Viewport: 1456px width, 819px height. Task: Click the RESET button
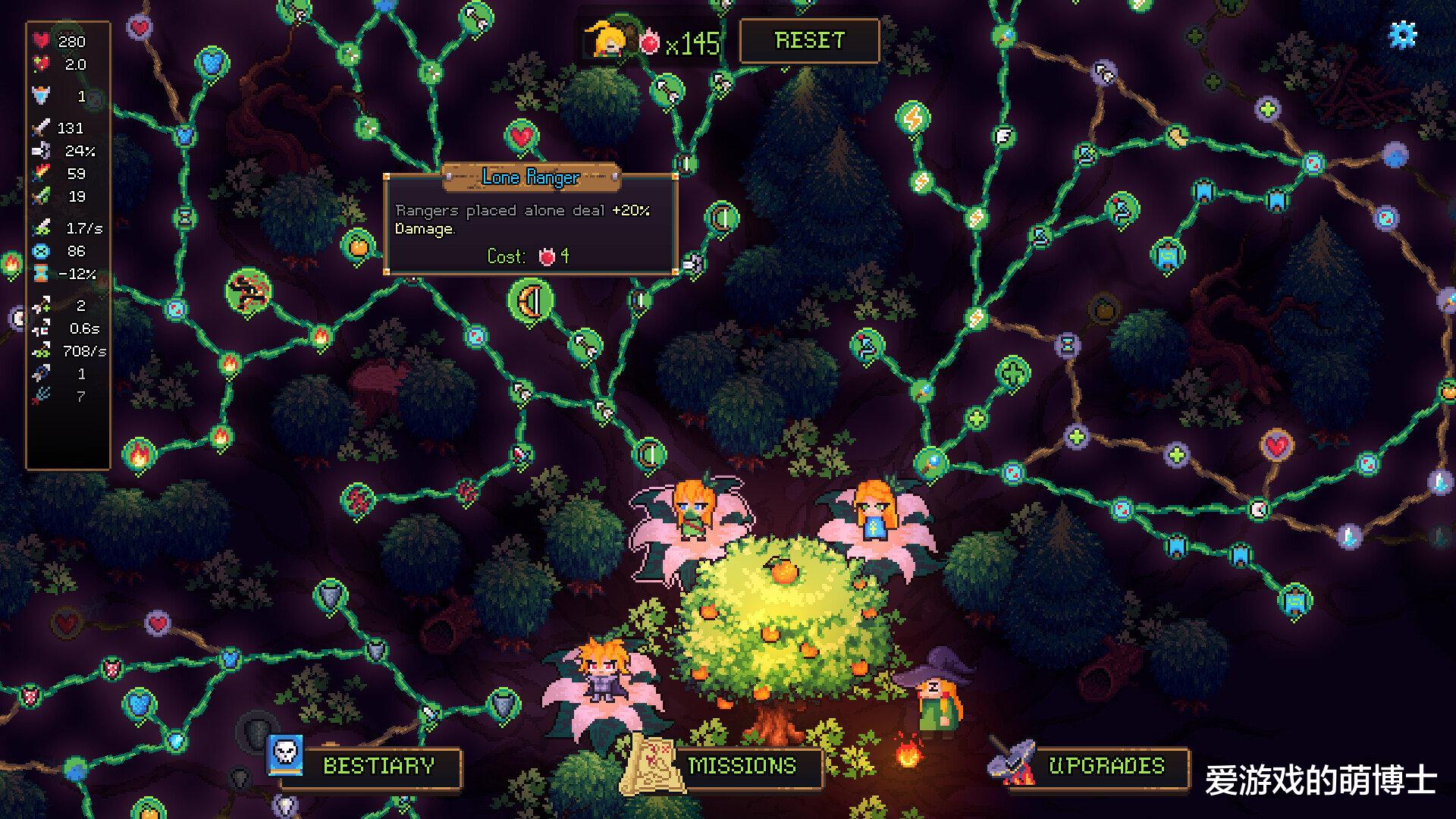click(x=809, y=40)
